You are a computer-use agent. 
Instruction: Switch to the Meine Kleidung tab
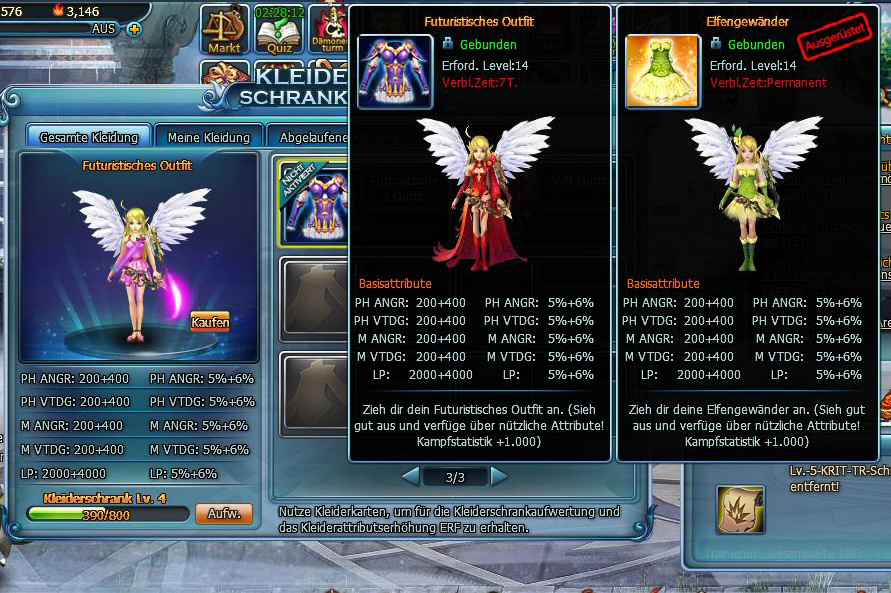coord(209,137)
